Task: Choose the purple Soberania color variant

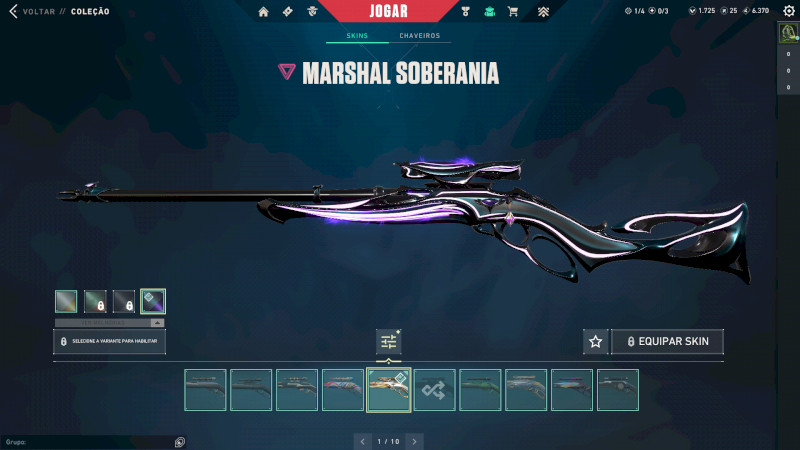Action: tap(153, 301)
